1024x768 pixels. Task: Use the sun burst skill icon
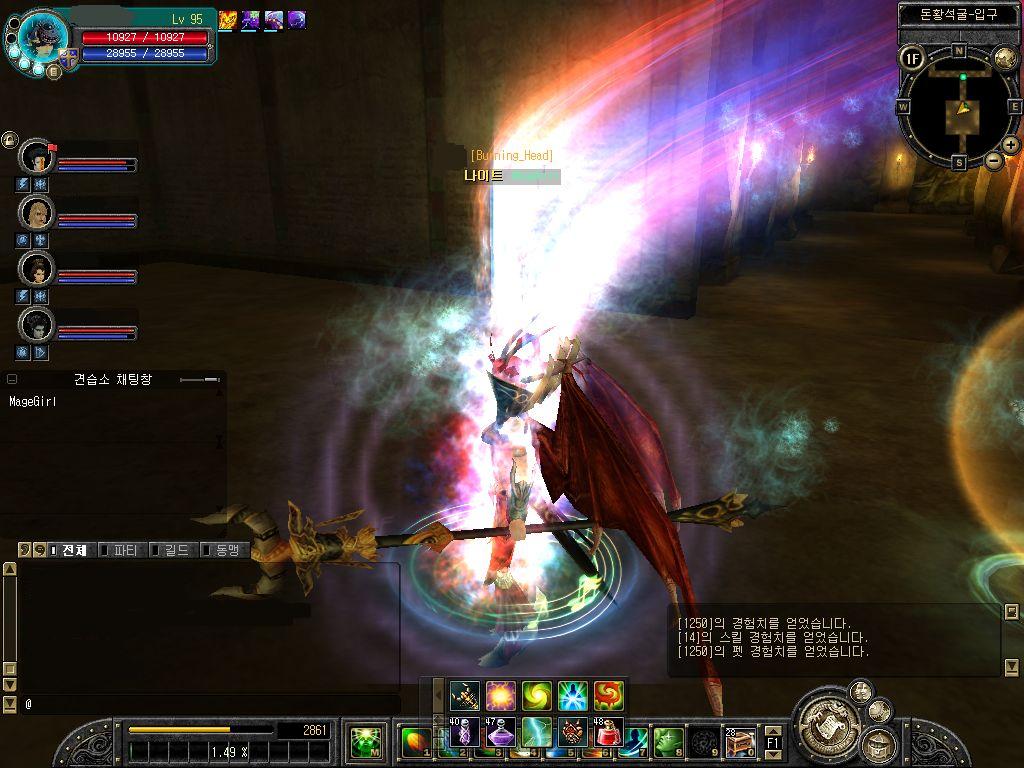[499, 695]
